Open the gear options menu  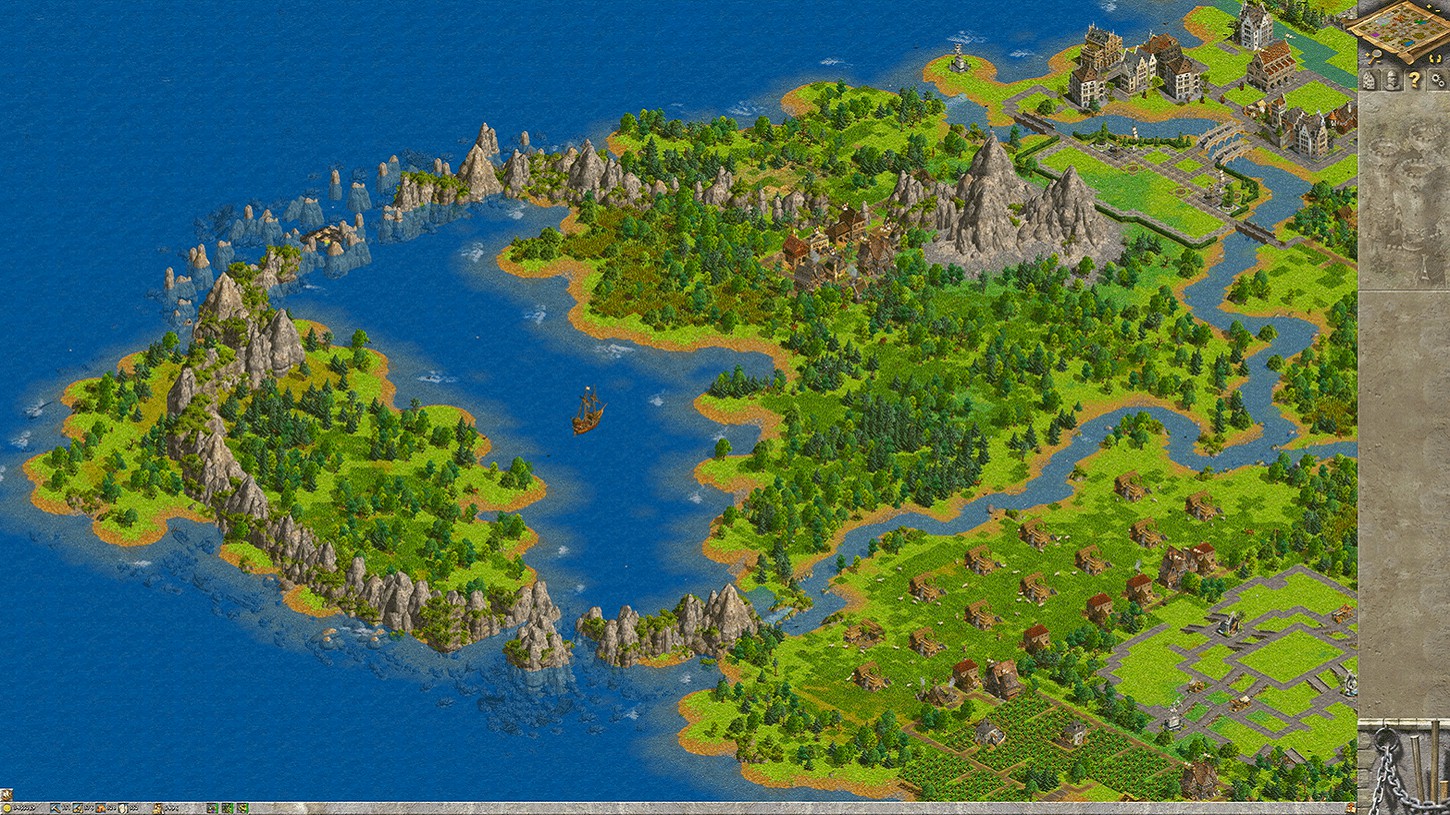click(1437, 81)
